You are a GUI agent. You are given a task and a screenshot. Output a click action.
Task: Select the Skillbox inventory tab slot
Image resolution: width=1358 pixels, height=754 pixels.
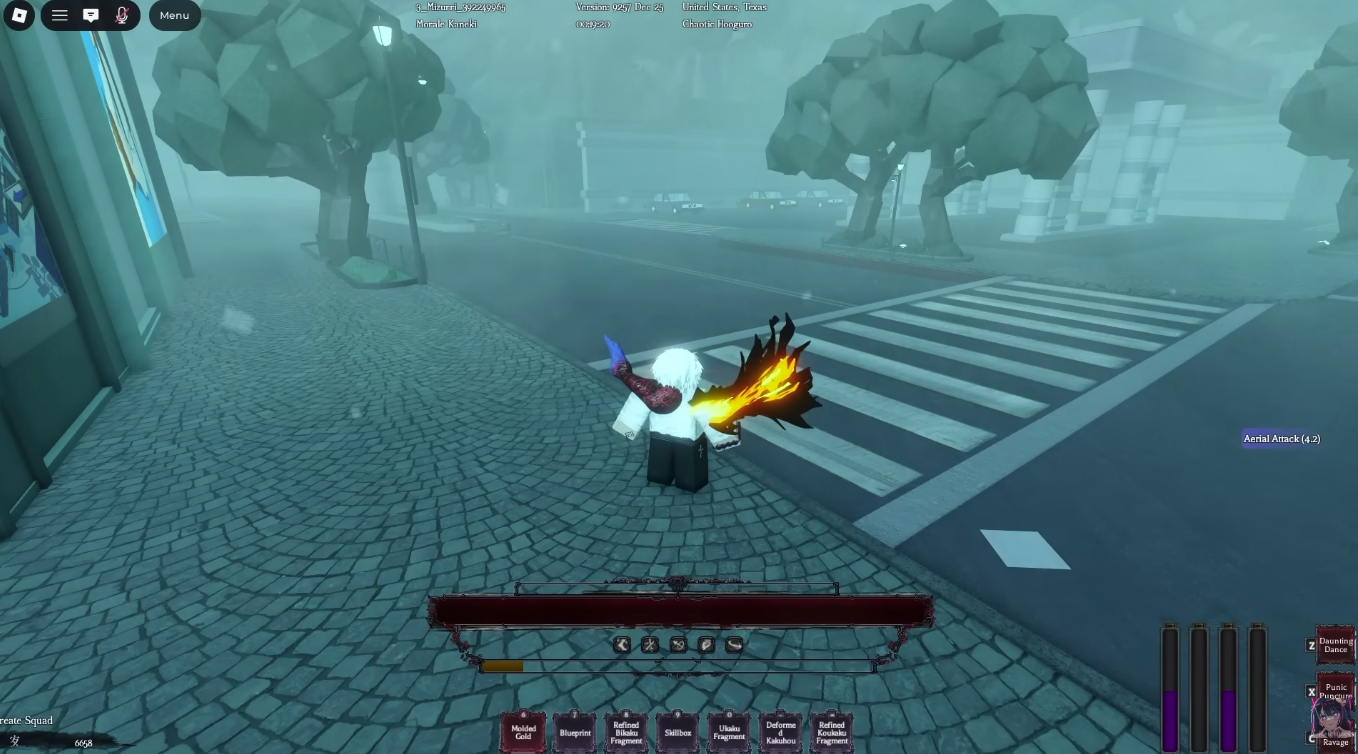(678, 731)
